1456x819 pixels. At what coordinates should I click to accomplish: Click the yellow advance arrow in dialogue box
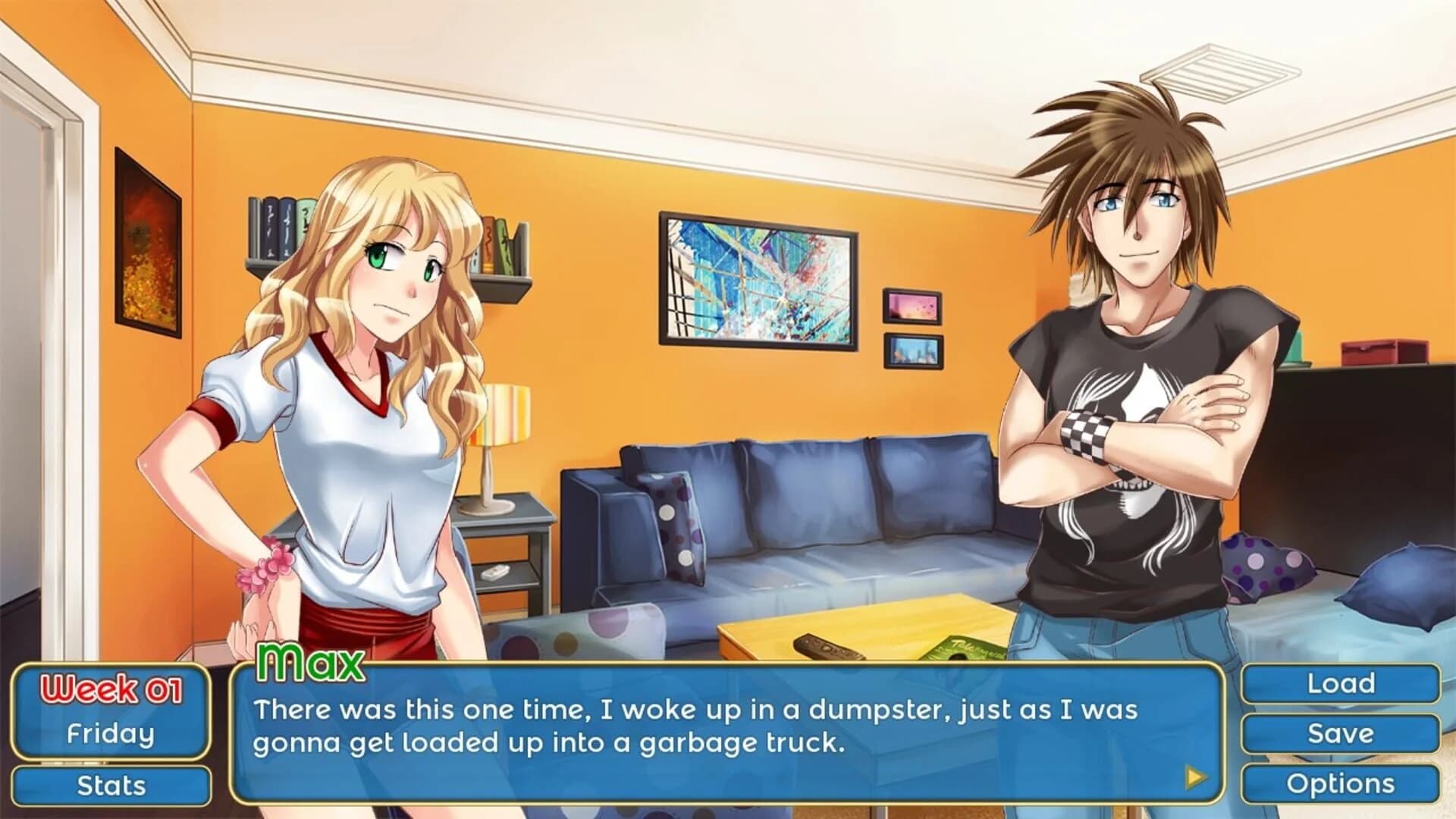click(x=1197, y=776)
